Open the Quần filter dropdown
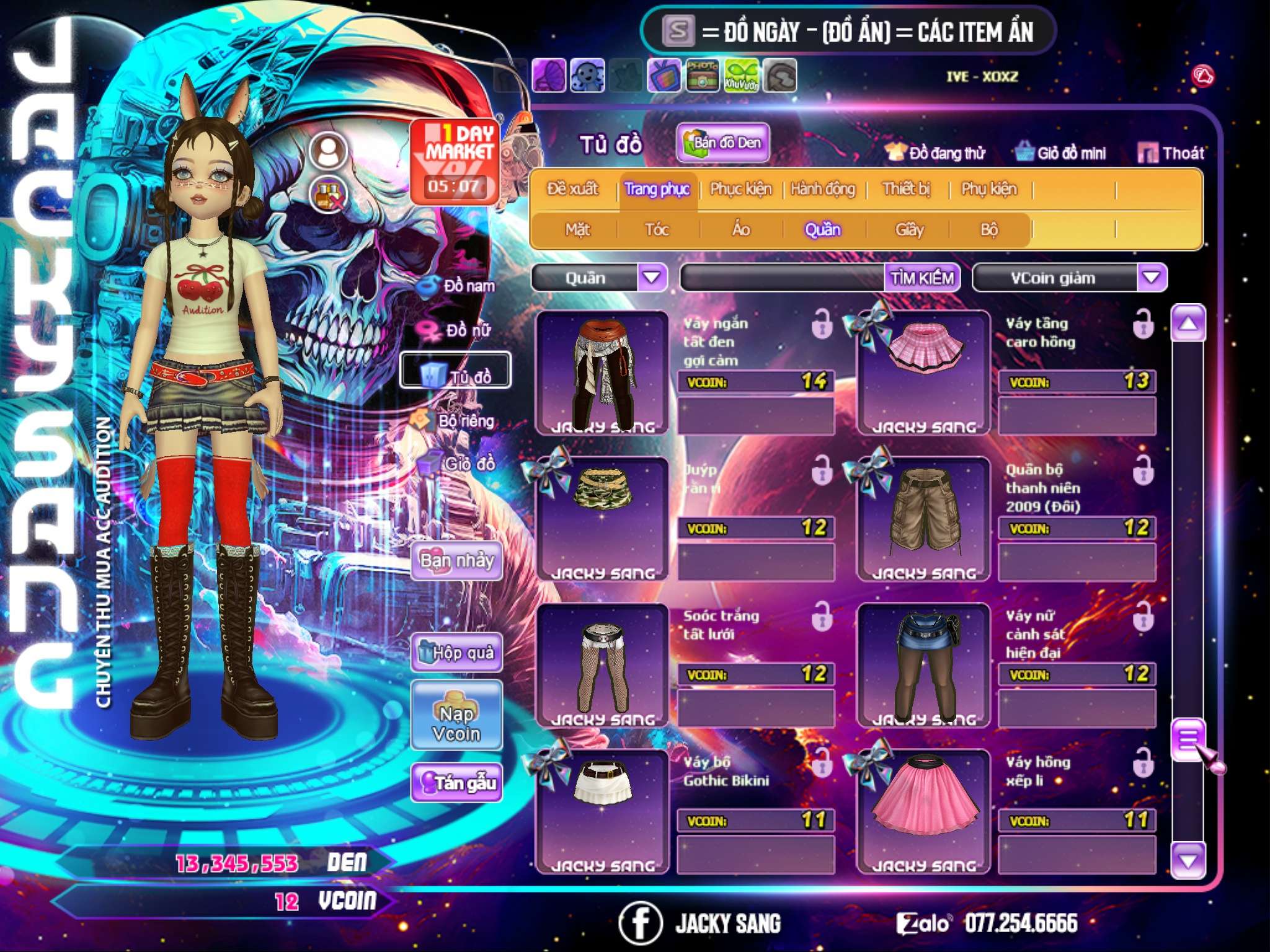This screenshot has width=1270, height=952. point(652,278)
